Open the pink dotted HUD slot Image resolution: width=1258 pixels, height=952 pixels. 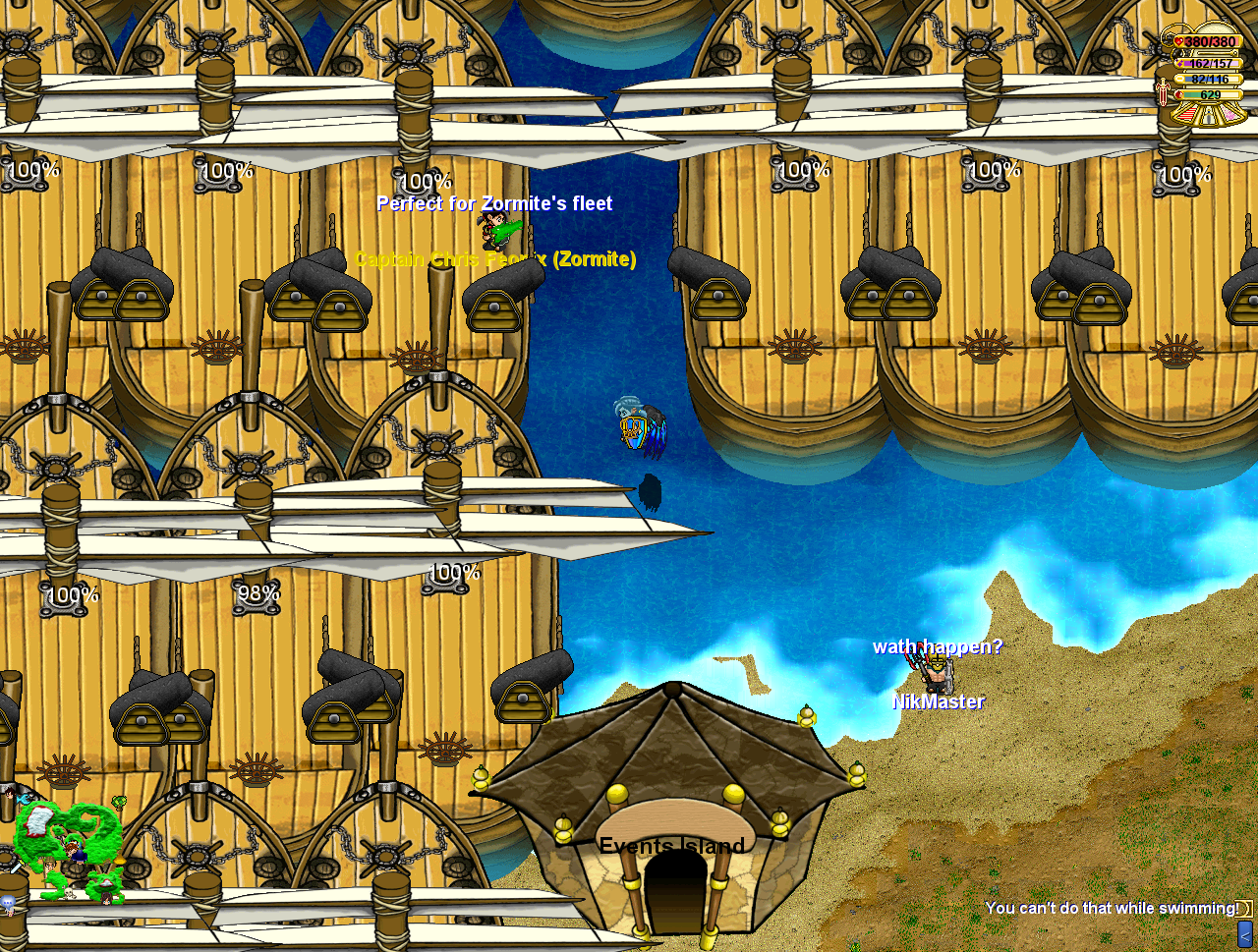[x=1229, y=114]
